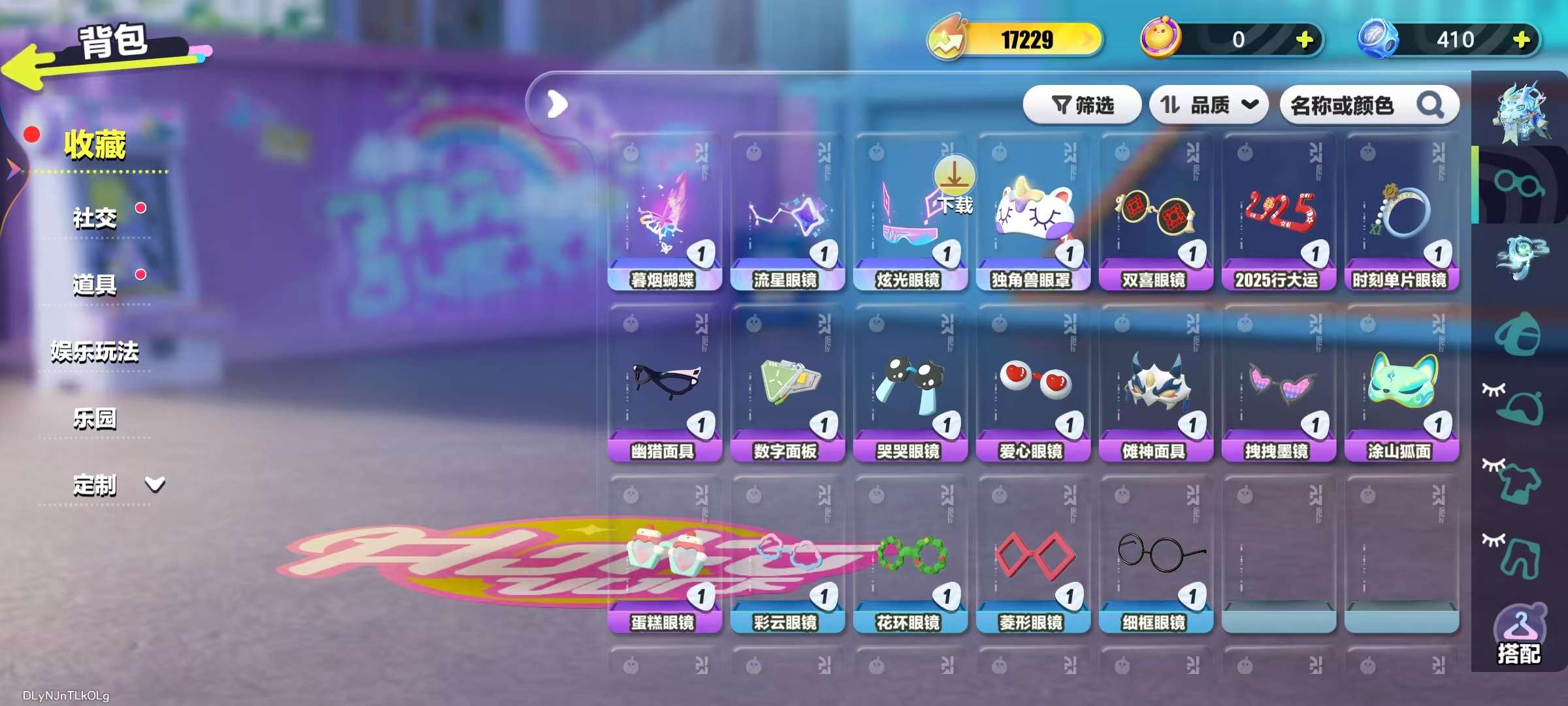Image resolution: width=1568 pixels, height=706 pixels.
Task: Open the 筛选 filter button
Action: point(1082,105)
